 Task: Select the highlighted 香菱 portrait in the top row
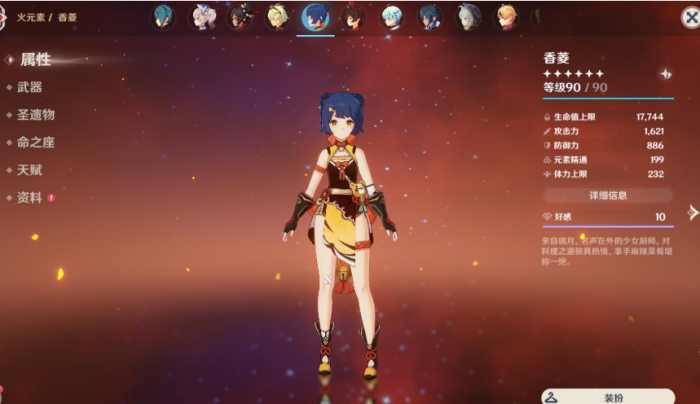[316, 17]
